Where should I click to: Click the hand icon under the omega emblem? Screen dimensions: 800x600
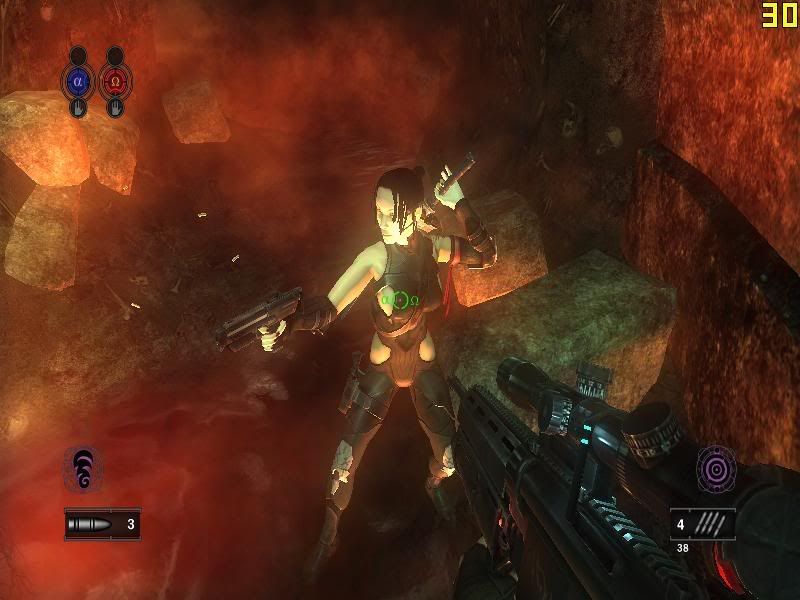click(116, 108)
